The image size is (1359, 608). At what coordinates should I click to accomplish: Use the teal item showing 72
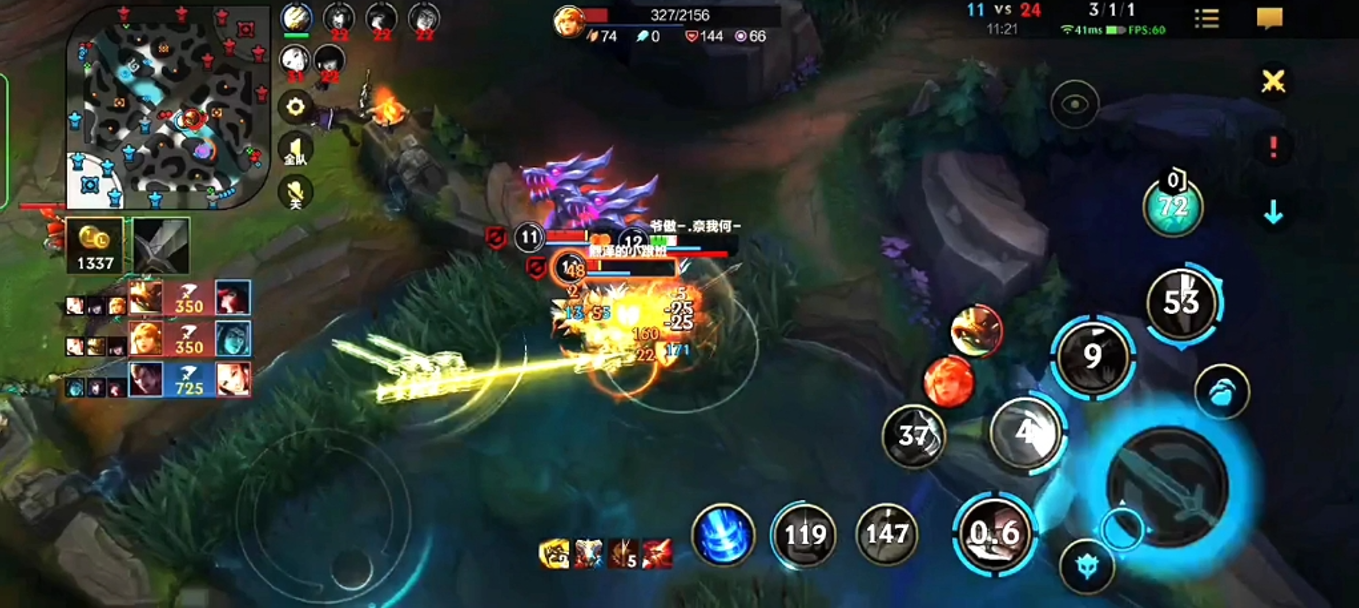pyautogui.click(x=1173, y=207)
